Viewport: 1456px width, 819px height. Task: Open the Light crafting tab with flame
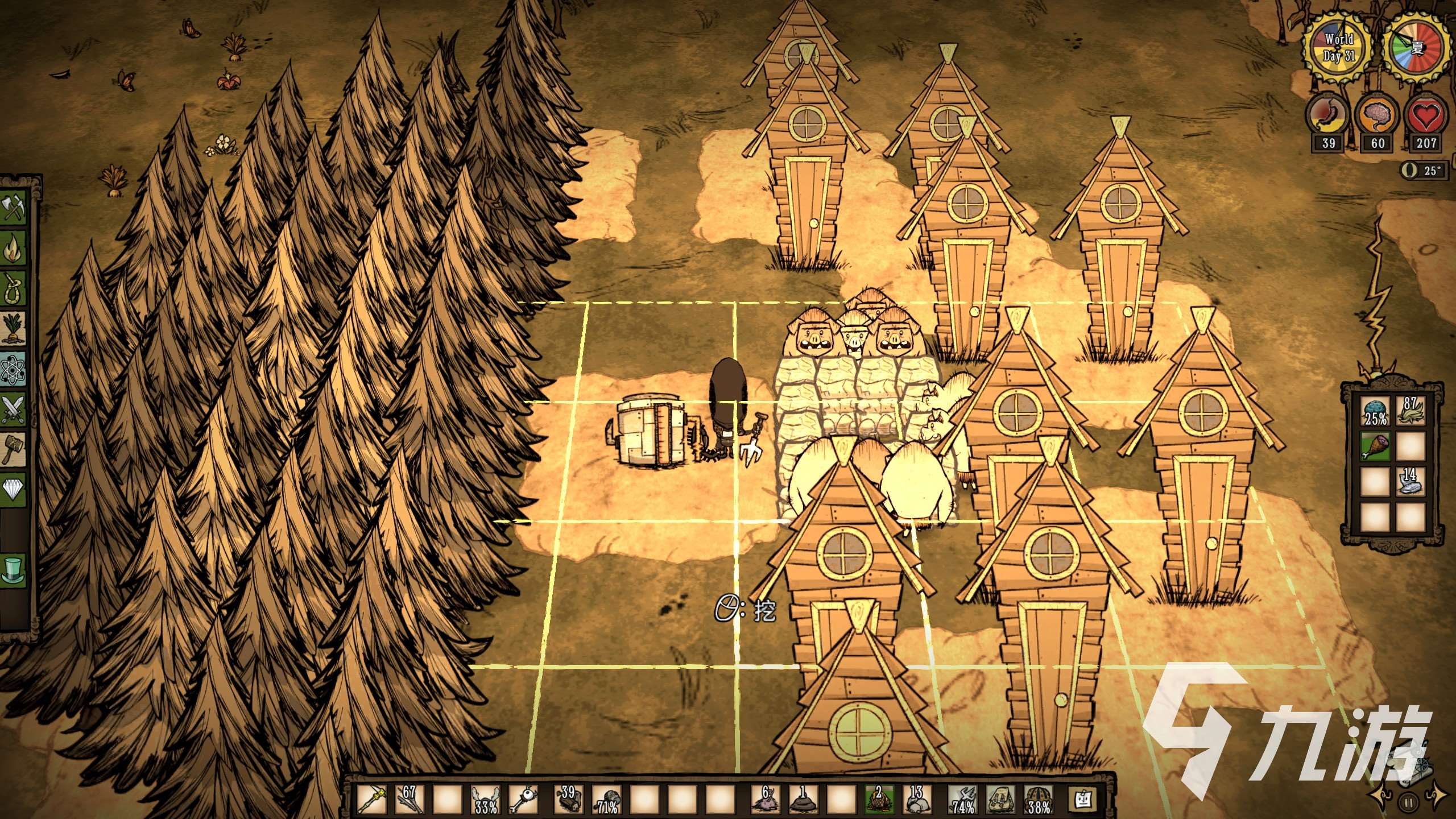[x=14, y=248]
